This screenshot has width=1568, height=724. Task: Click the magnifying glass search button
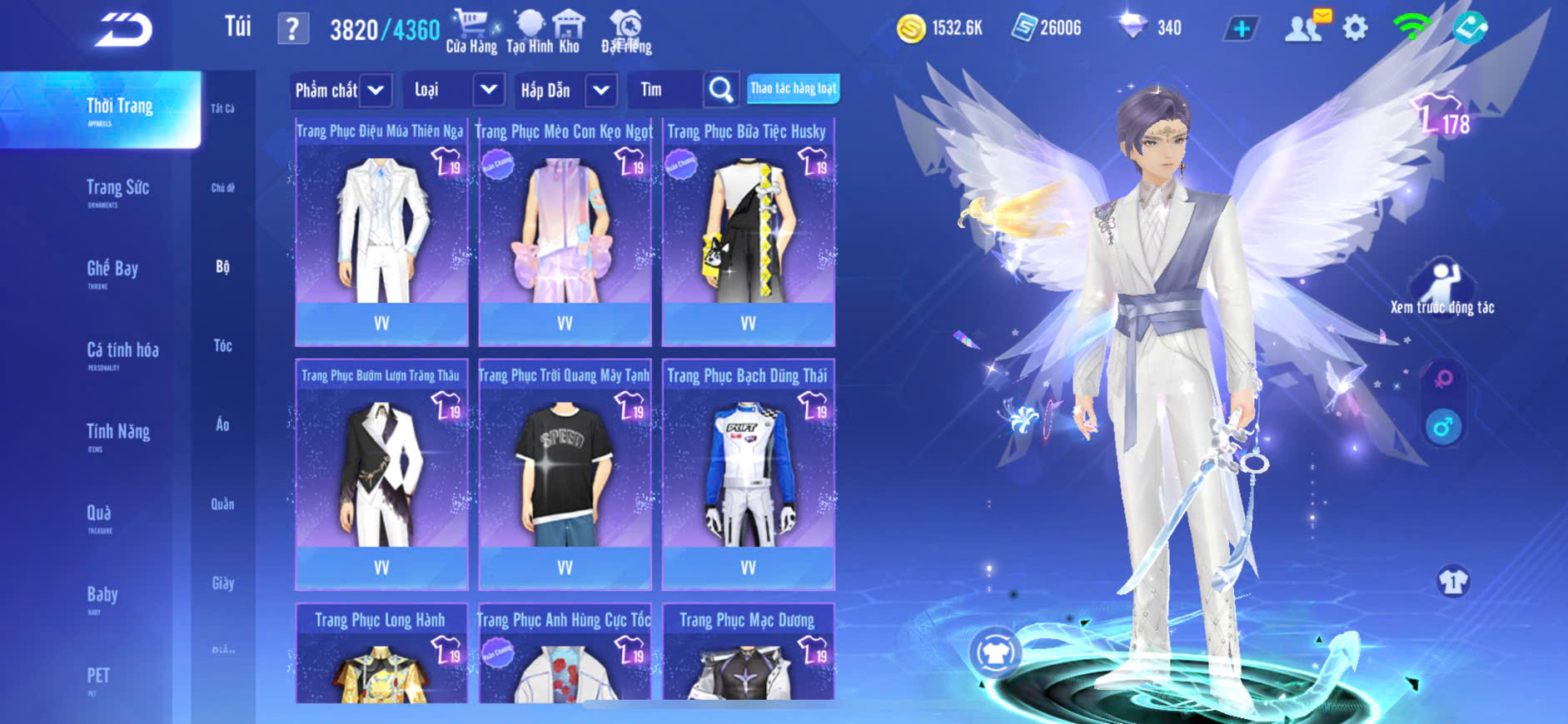(x=721, y=90)
